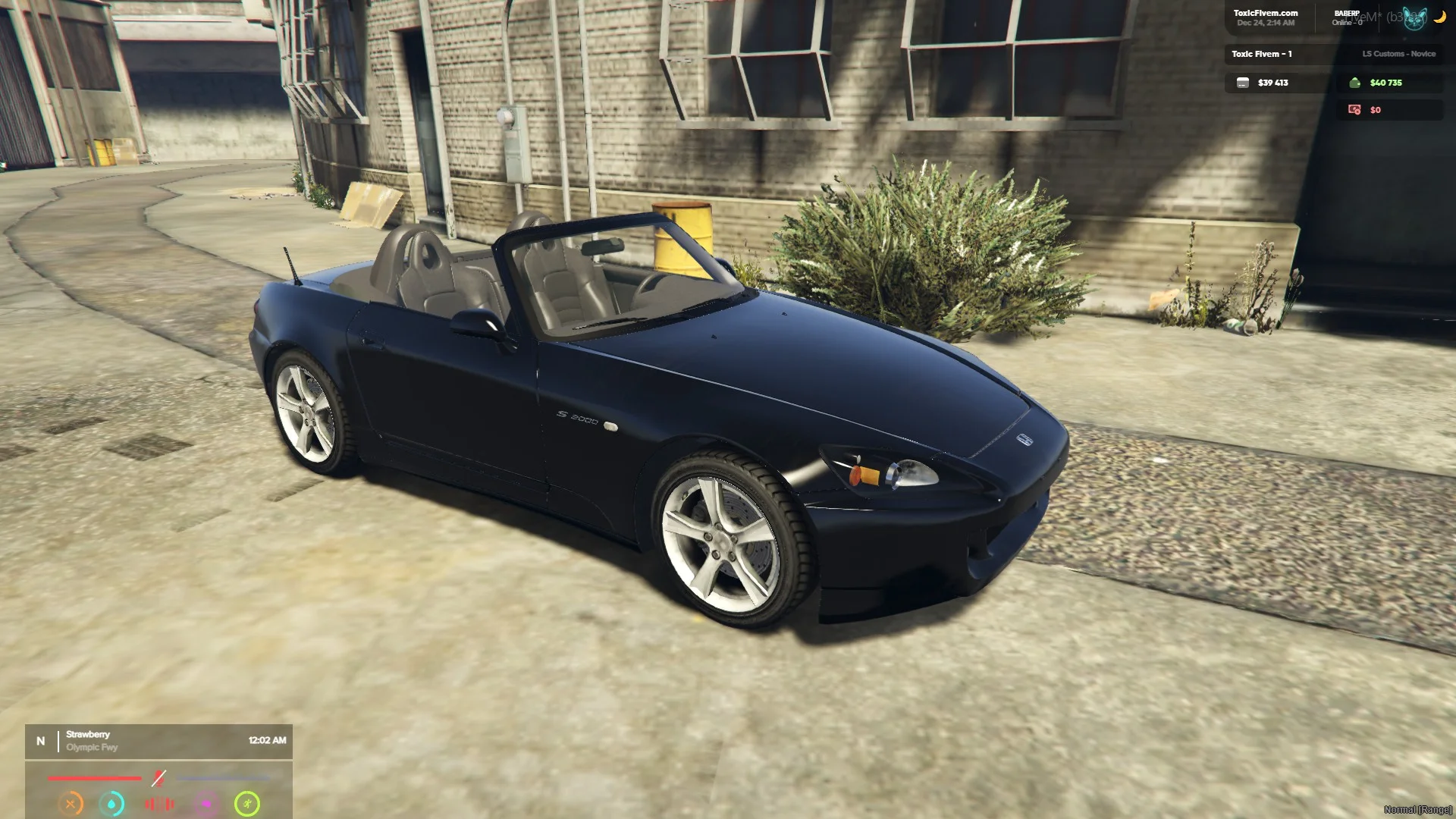This screenshot has width=1456, height=819.
Task: Click the cyan cat server logo
Action: tap(1414, 18)
